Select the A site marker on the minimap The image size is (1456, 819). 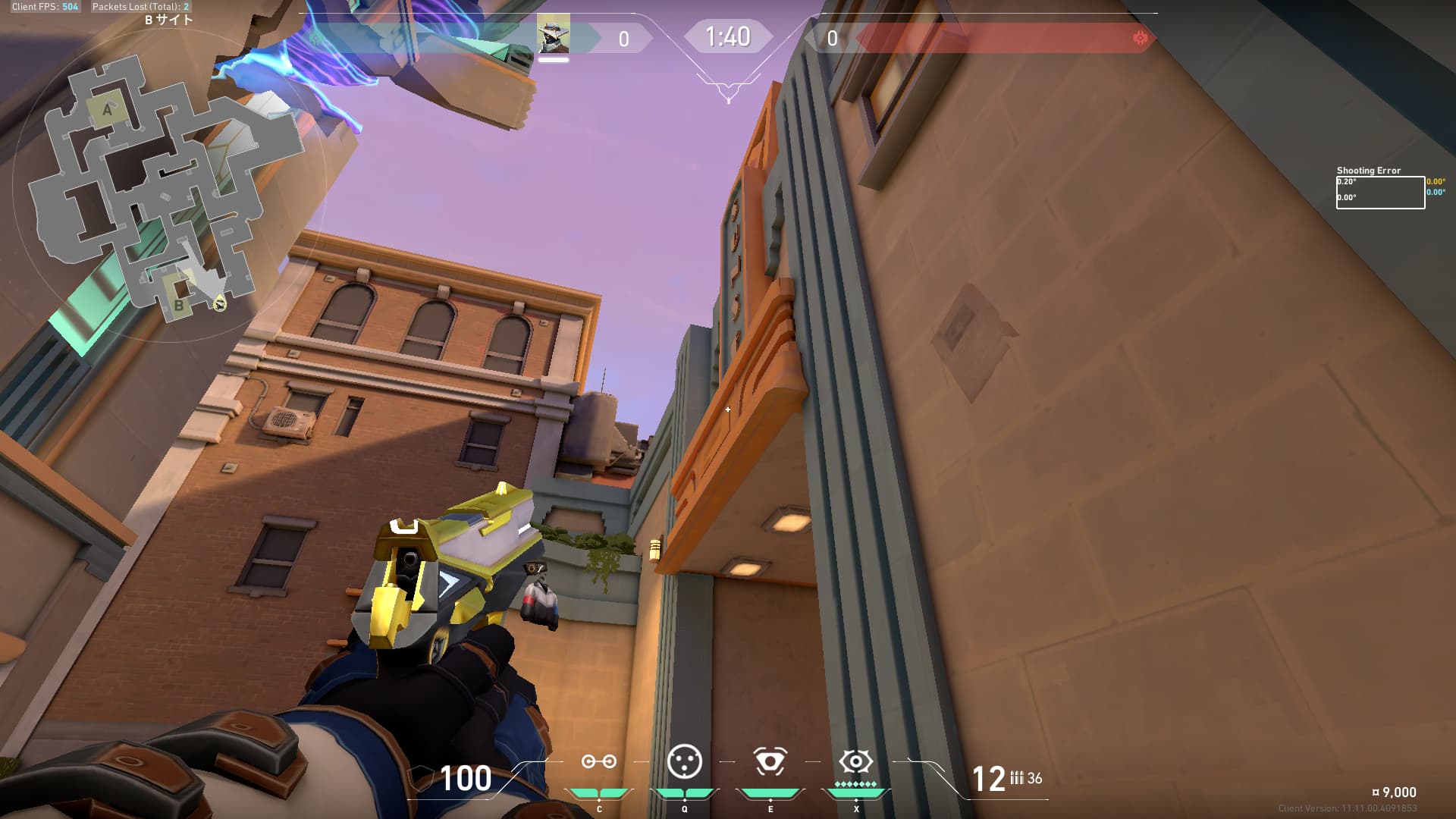[107, 111]
